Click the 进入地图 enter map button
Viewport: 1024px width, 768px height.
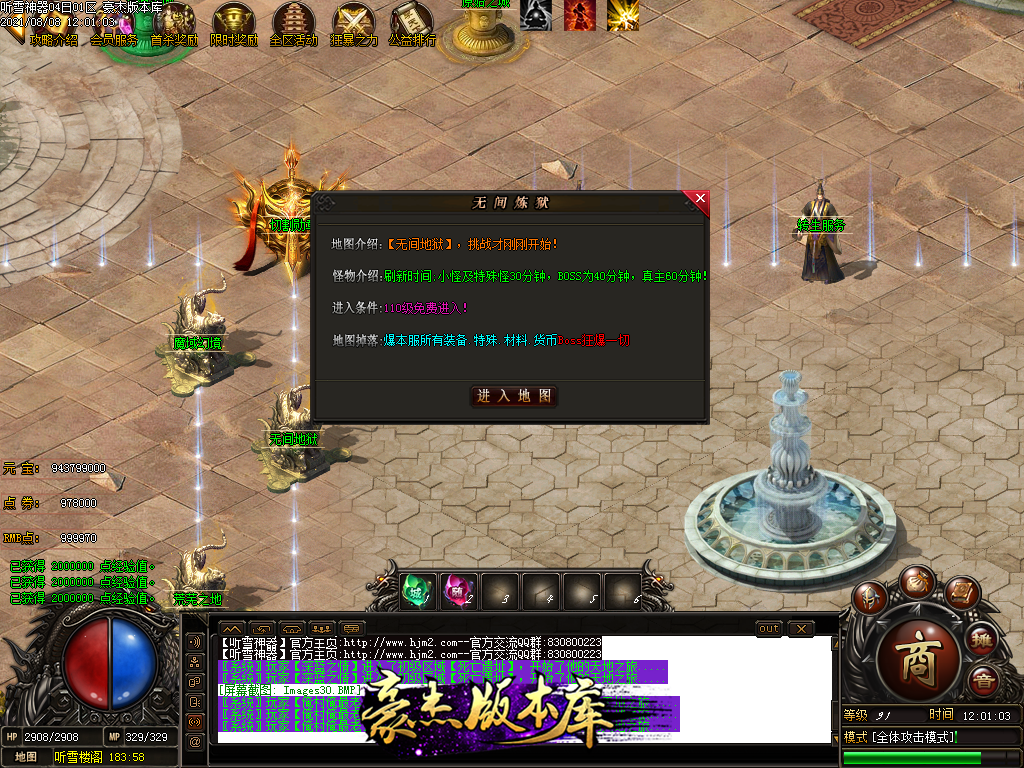point(514,396)
